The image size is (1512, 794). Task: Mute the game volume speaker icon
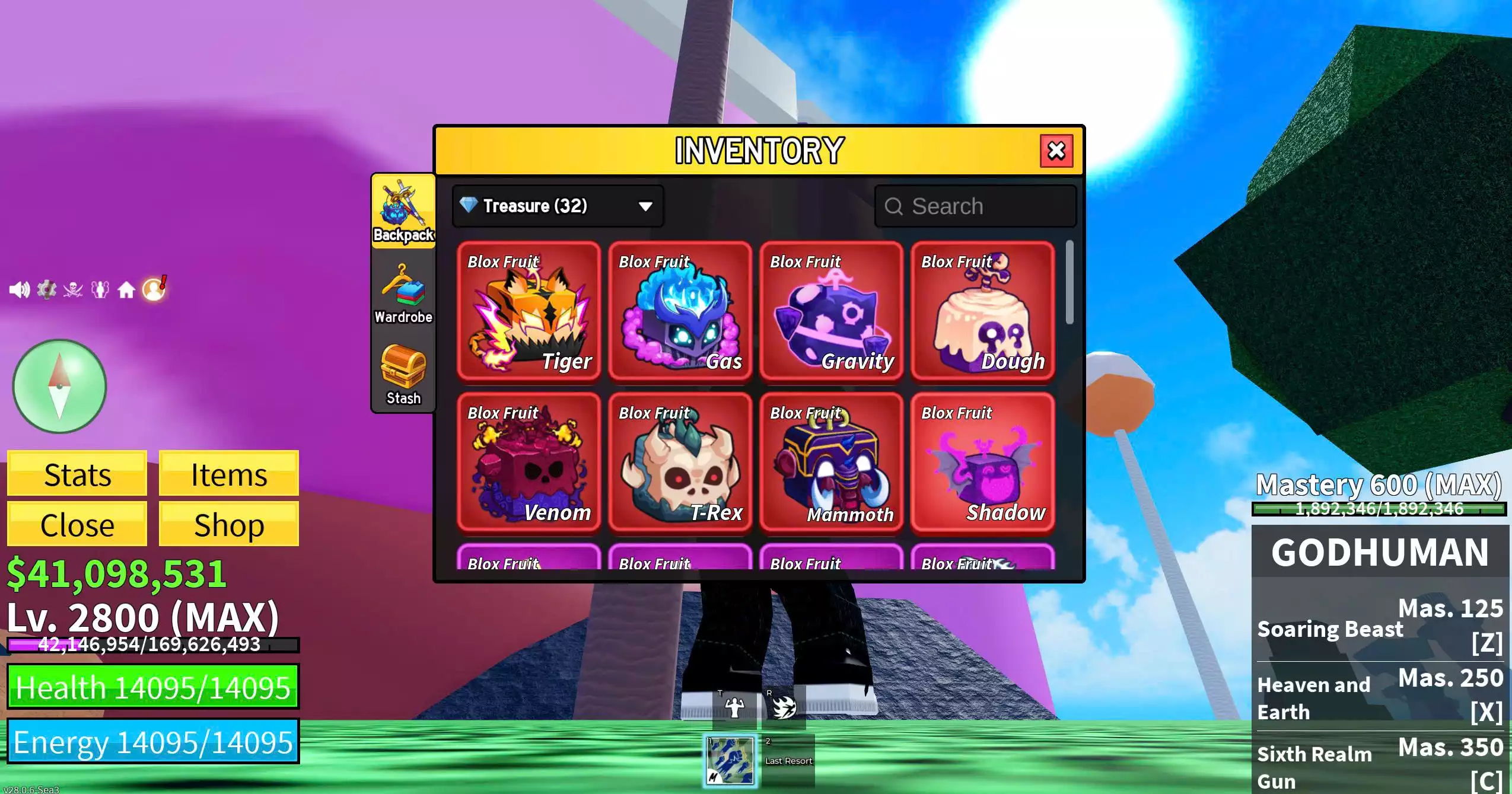(21, 289)
